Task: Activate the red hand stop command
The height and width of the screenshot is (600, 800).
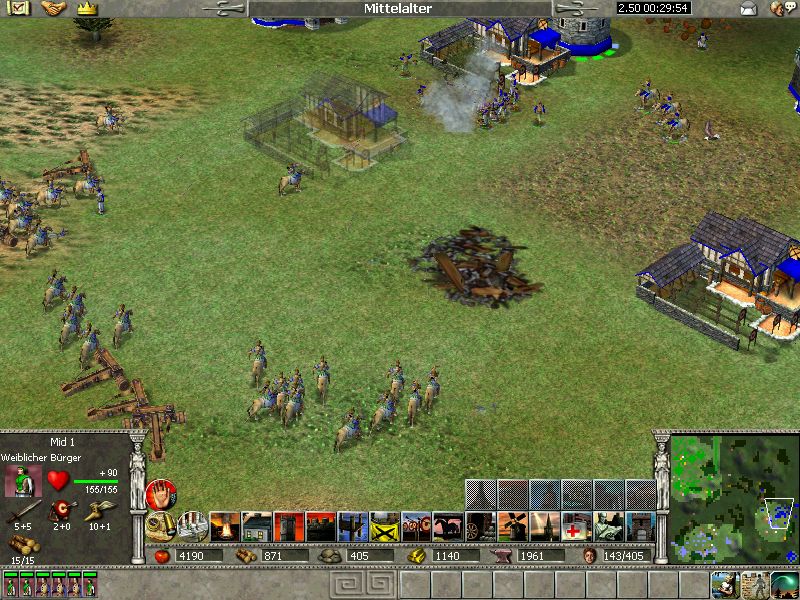Action: pos(161,494)
